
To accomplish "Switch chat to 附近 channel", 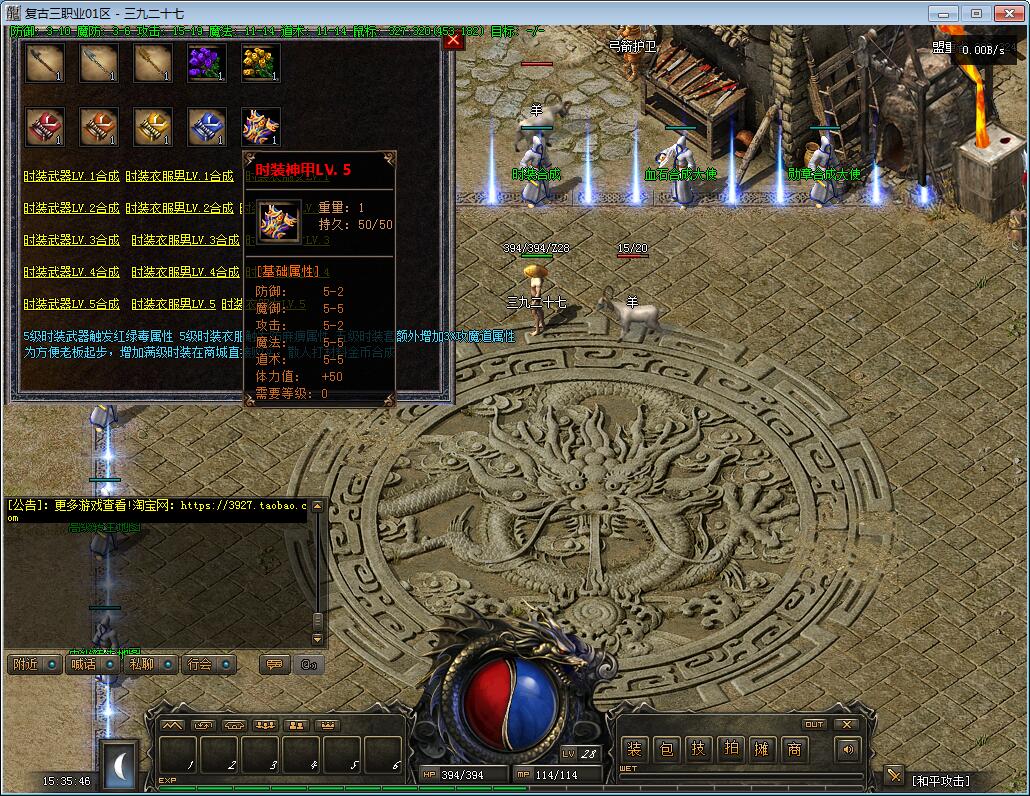I will pyautogui.click(x=33, y=664).
